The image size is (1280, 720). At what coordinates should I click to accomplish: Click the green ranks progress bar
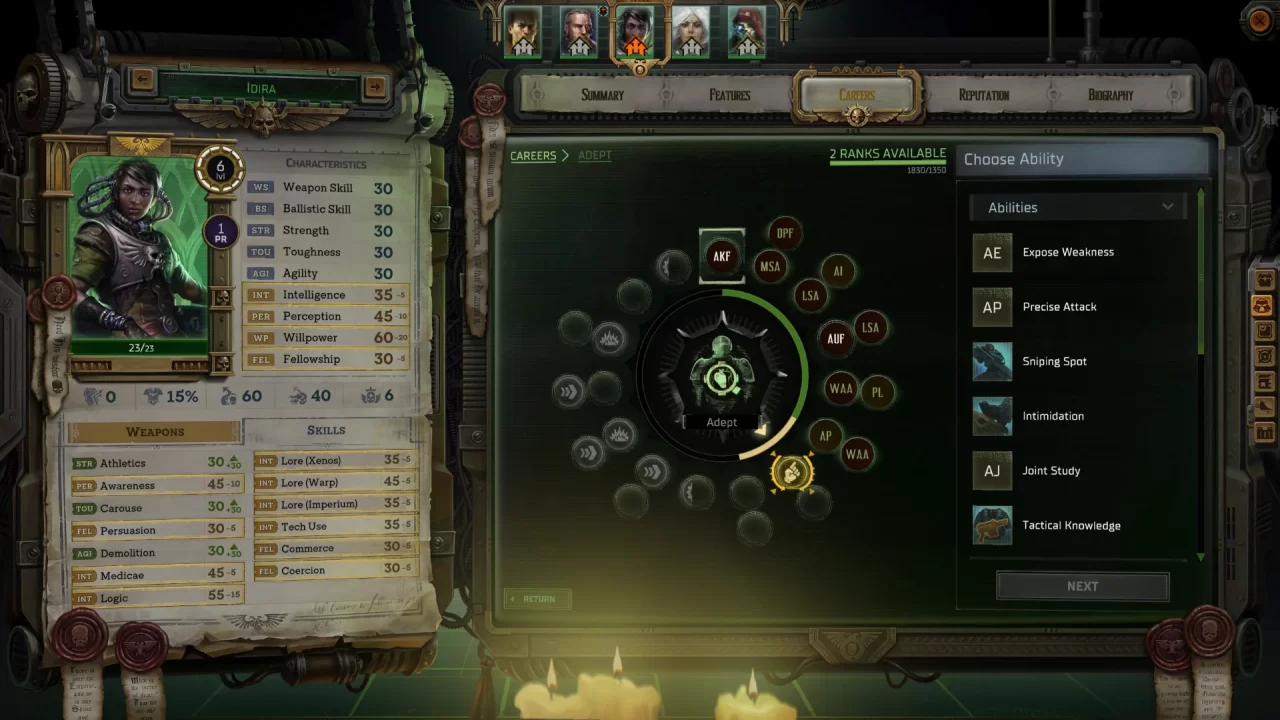click(886, 163)
